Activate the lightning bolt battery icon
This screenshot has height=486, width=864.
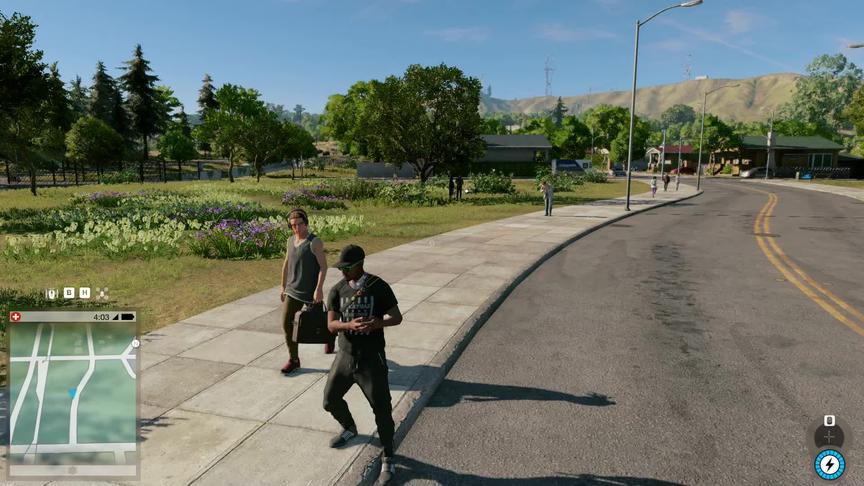[829, 464]
